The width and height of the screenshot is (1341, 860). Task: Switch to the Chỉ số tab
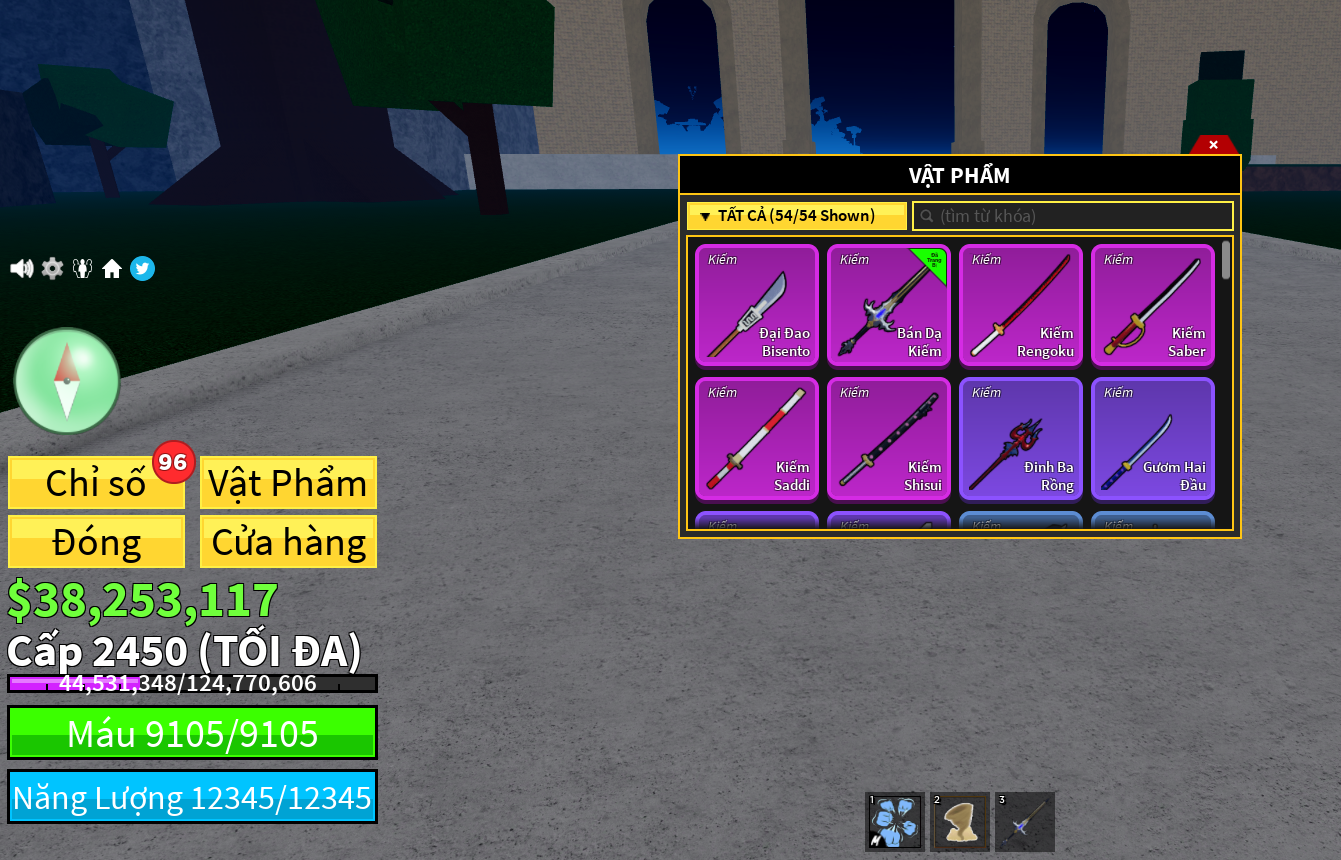click(x=96, y=483)
